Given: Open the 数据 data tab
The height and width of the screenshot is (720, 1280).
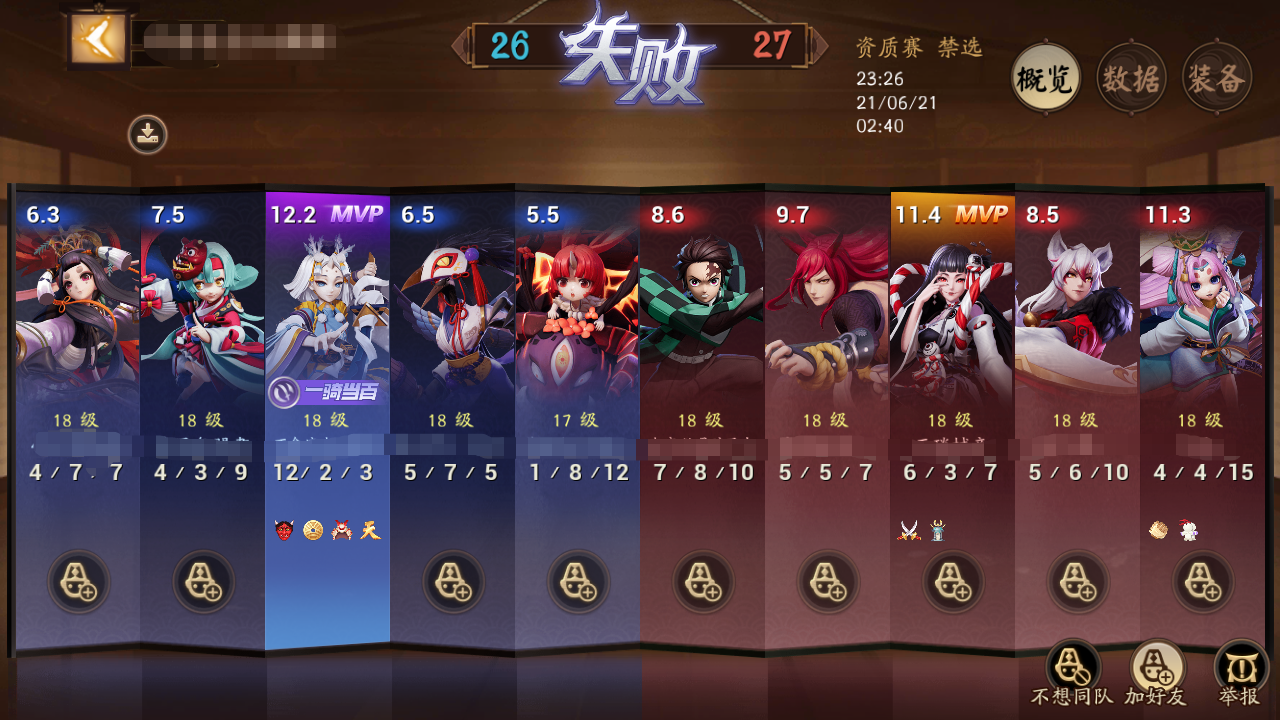Looking at the screenshot, I should pyautogui.click(x=1130, y=77).
